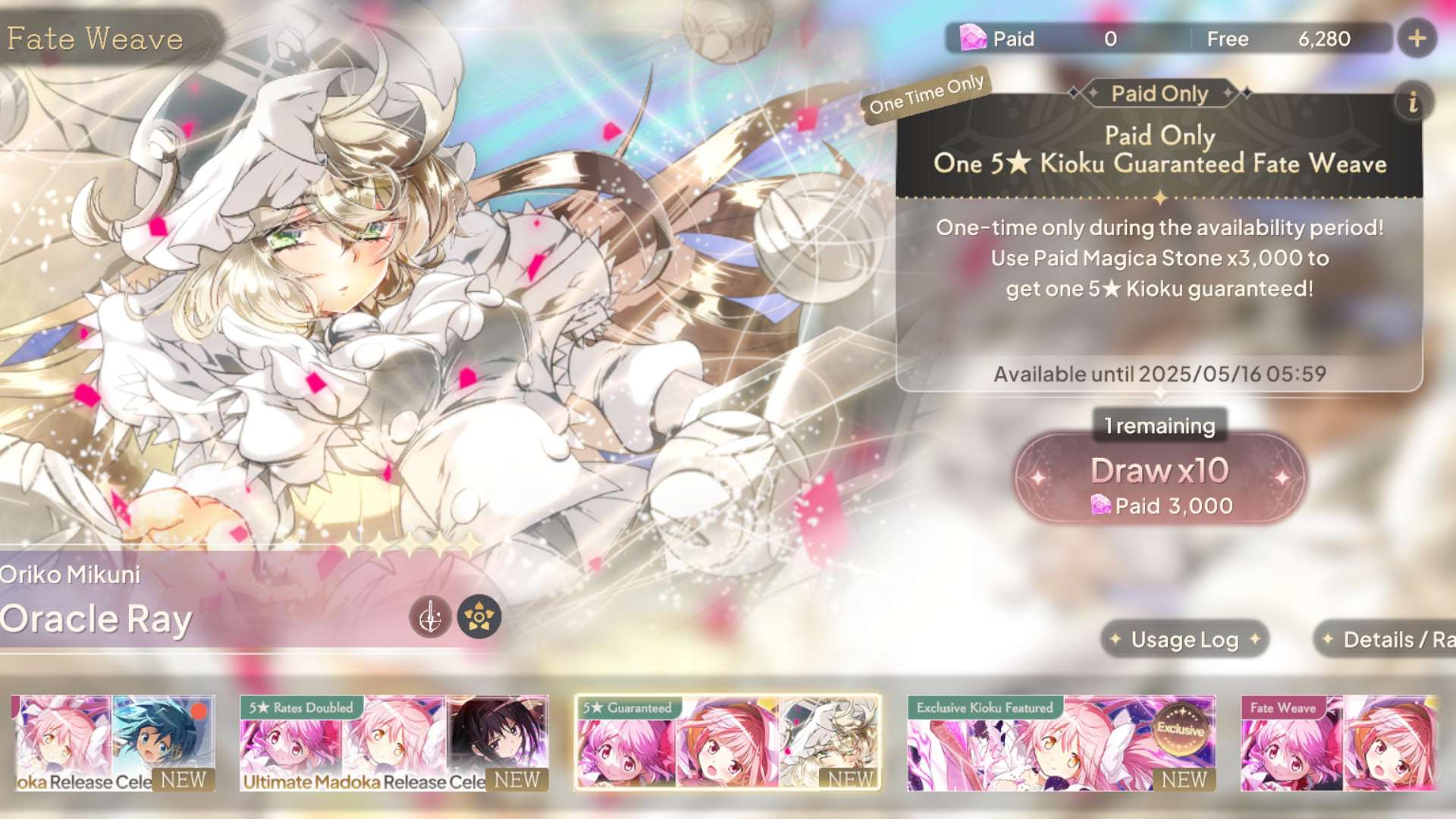Choose the Exclusive Kioku Featured banner
The width and height of the screenshot is (1456, 819).
coord(1061,743)
